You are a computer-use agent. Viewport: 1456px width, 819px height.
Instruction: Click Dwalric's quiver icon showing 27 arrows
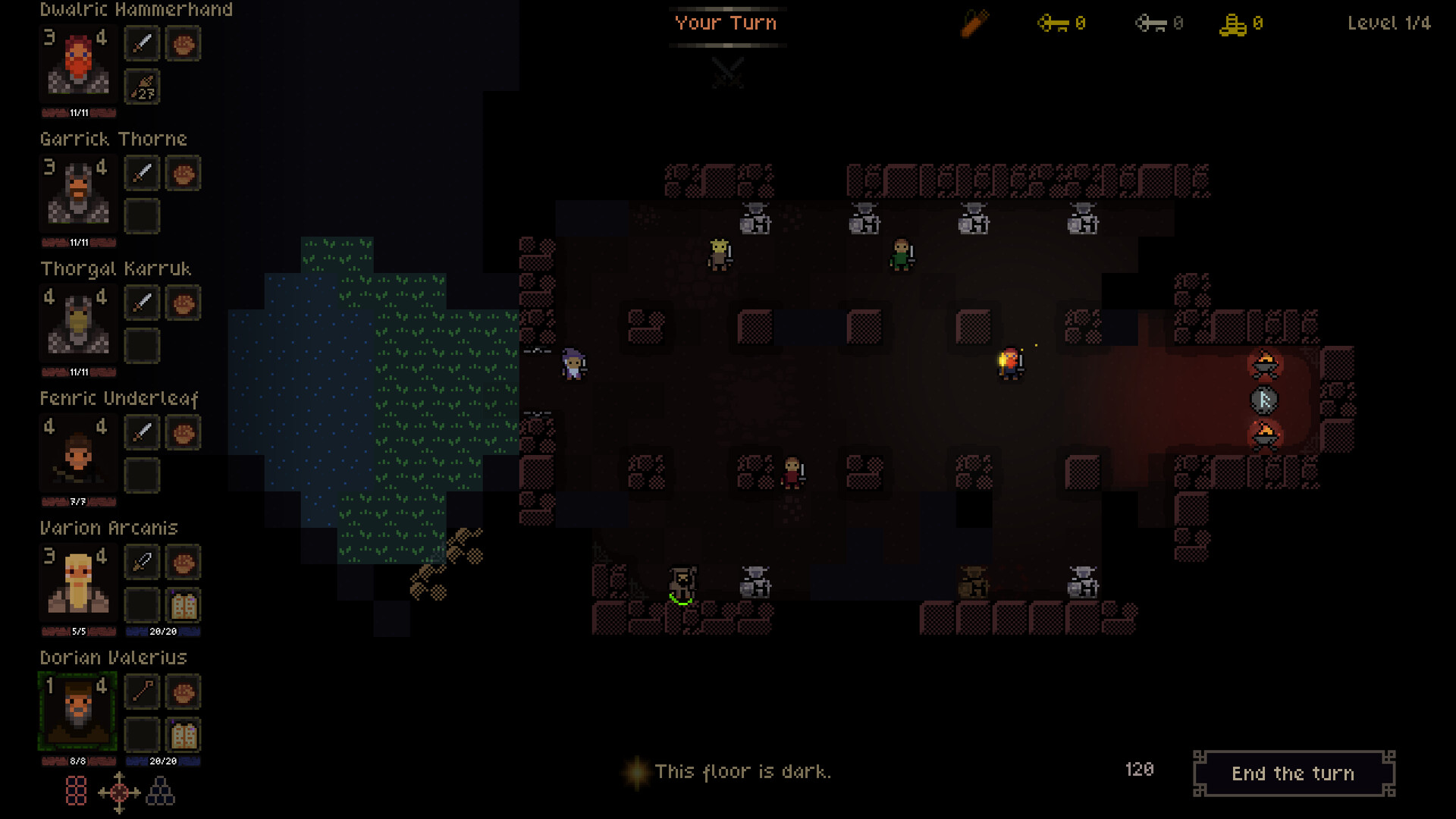pos(141,87)
